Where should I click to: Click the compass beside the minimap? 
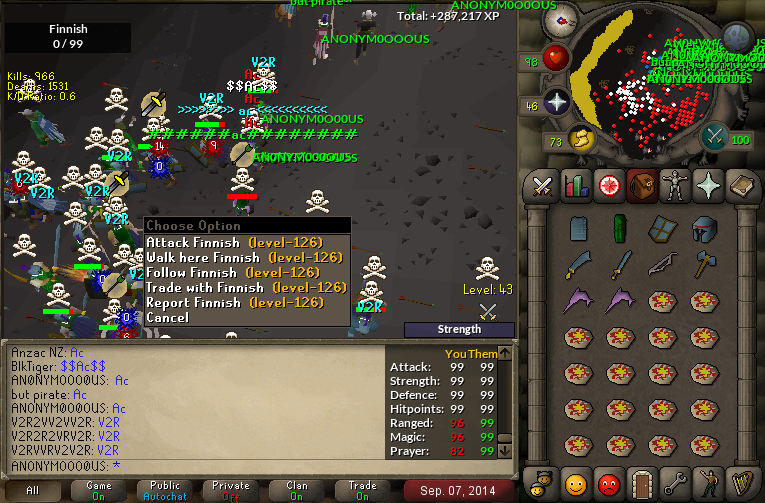[567, 17]
